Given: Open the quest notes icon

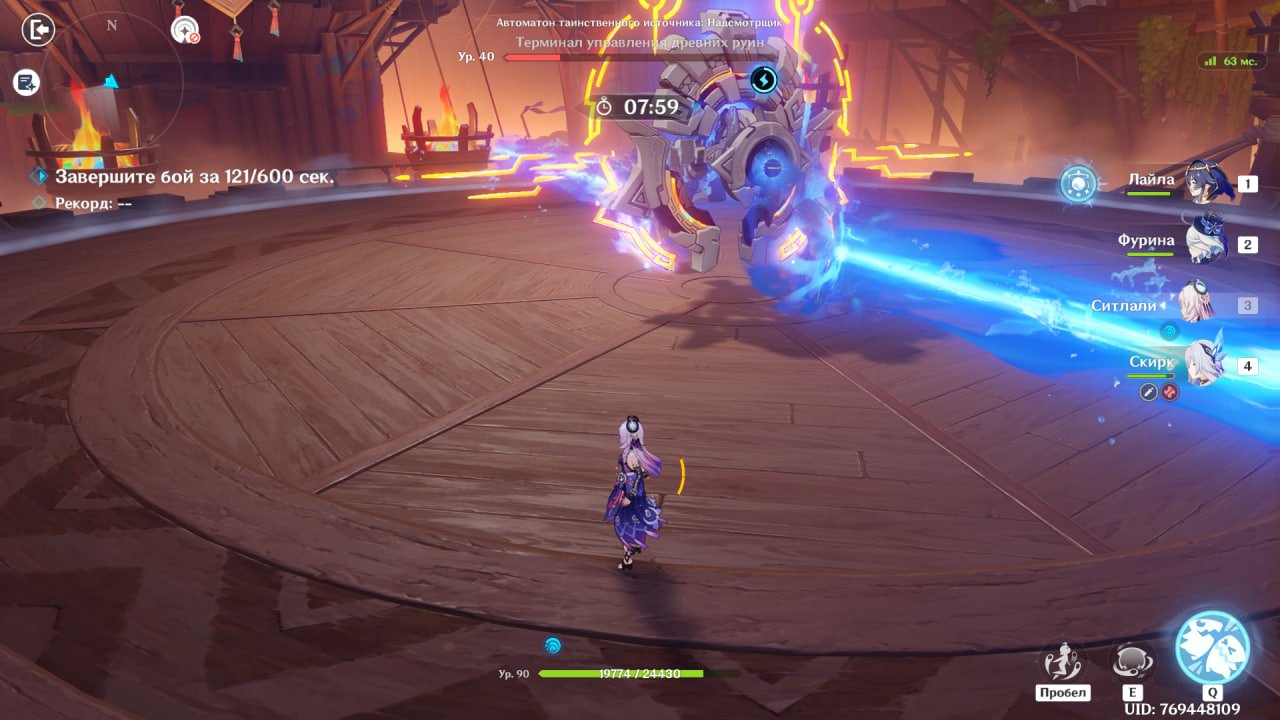Looking at the screenshot, I should (27, 83).
